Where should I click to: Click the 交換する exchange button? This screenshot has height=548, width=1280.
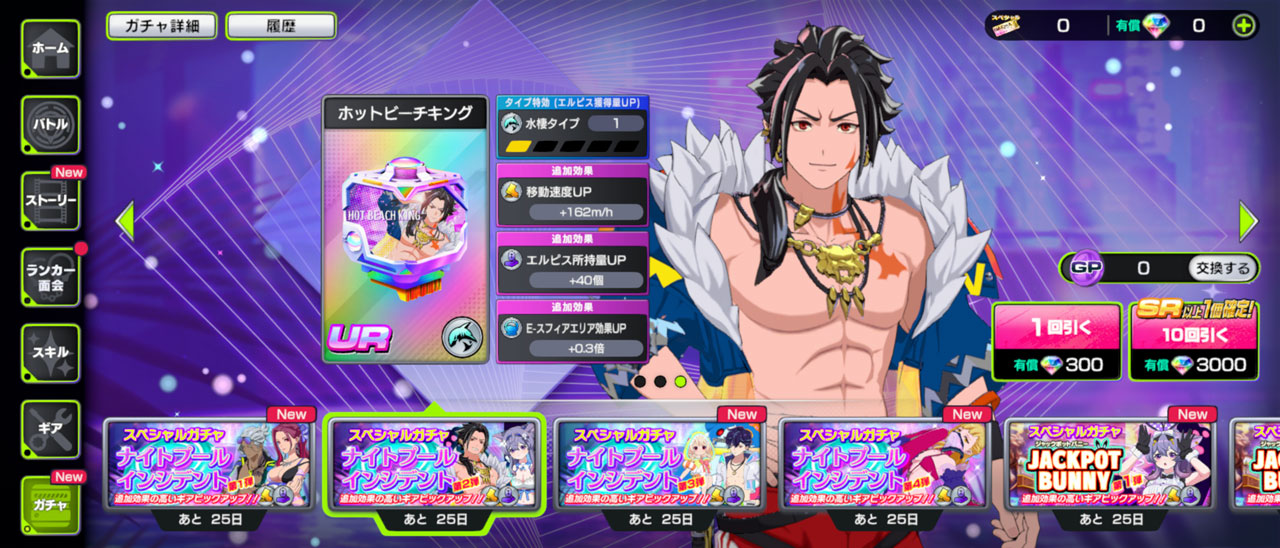(1223, 268)
